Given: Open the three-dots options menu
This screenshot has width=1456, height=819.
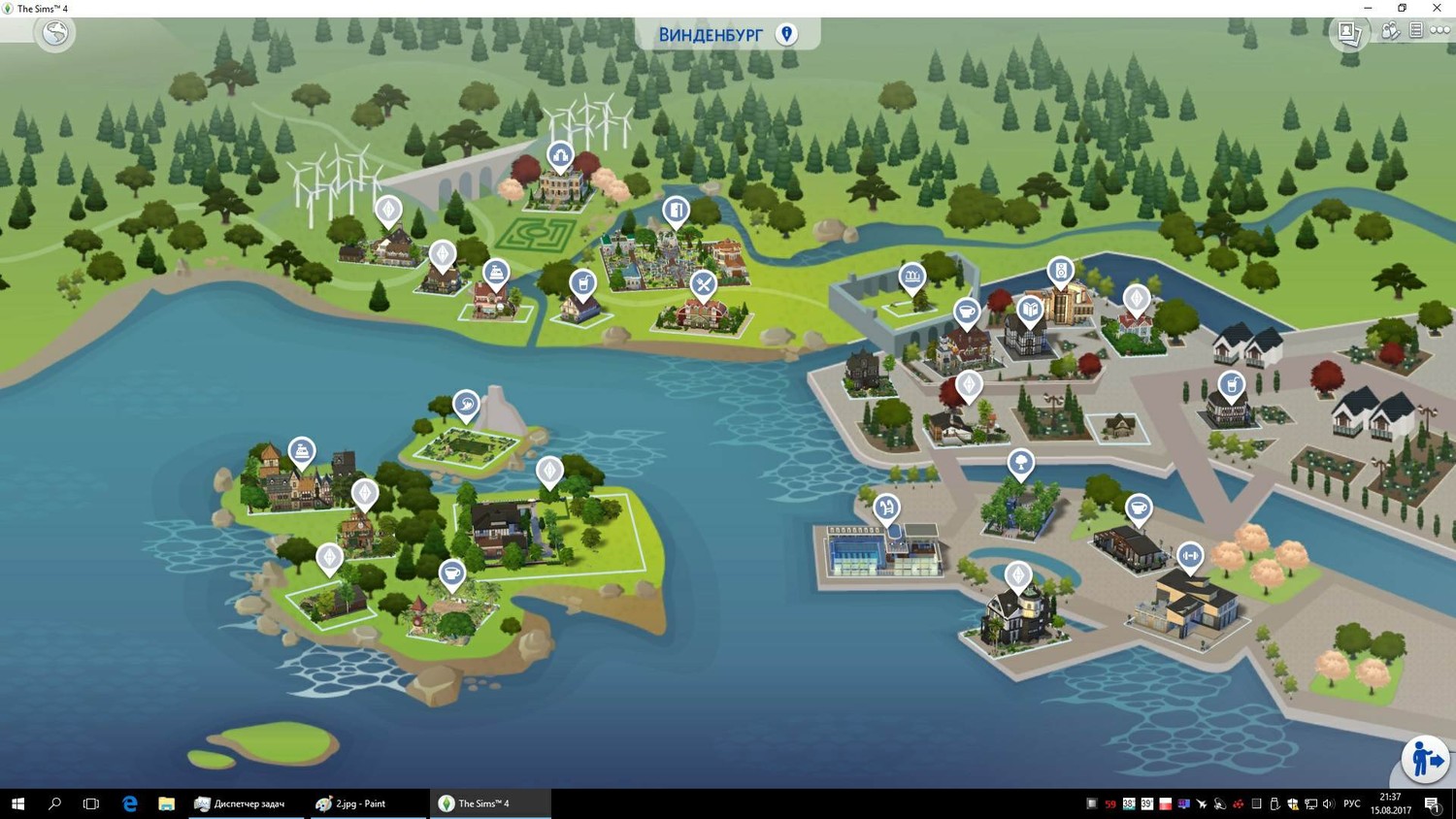Looking at the screenshot, I should pos(1440,31).
